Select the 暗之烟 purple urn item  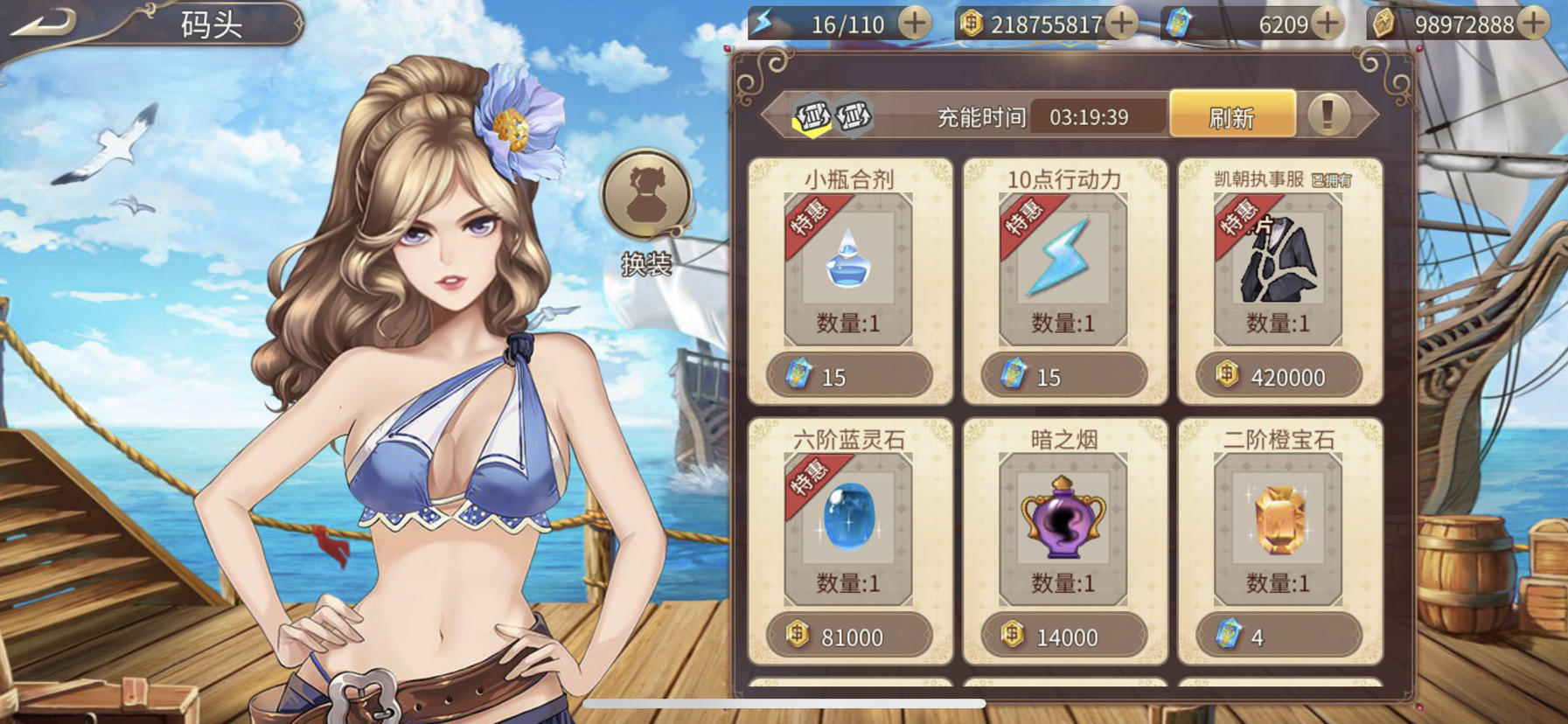(1063, 521)
